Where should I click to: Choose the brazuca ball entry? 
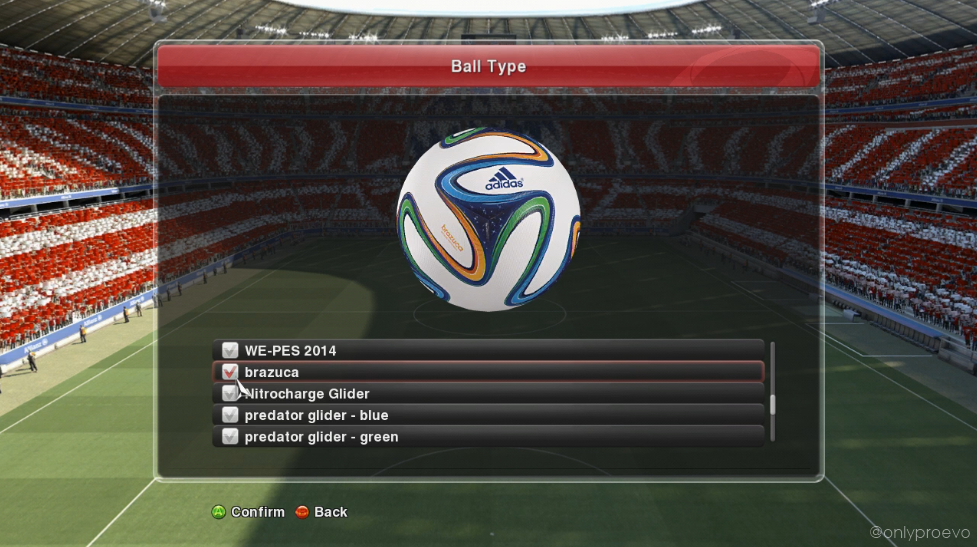pos(488,372)
